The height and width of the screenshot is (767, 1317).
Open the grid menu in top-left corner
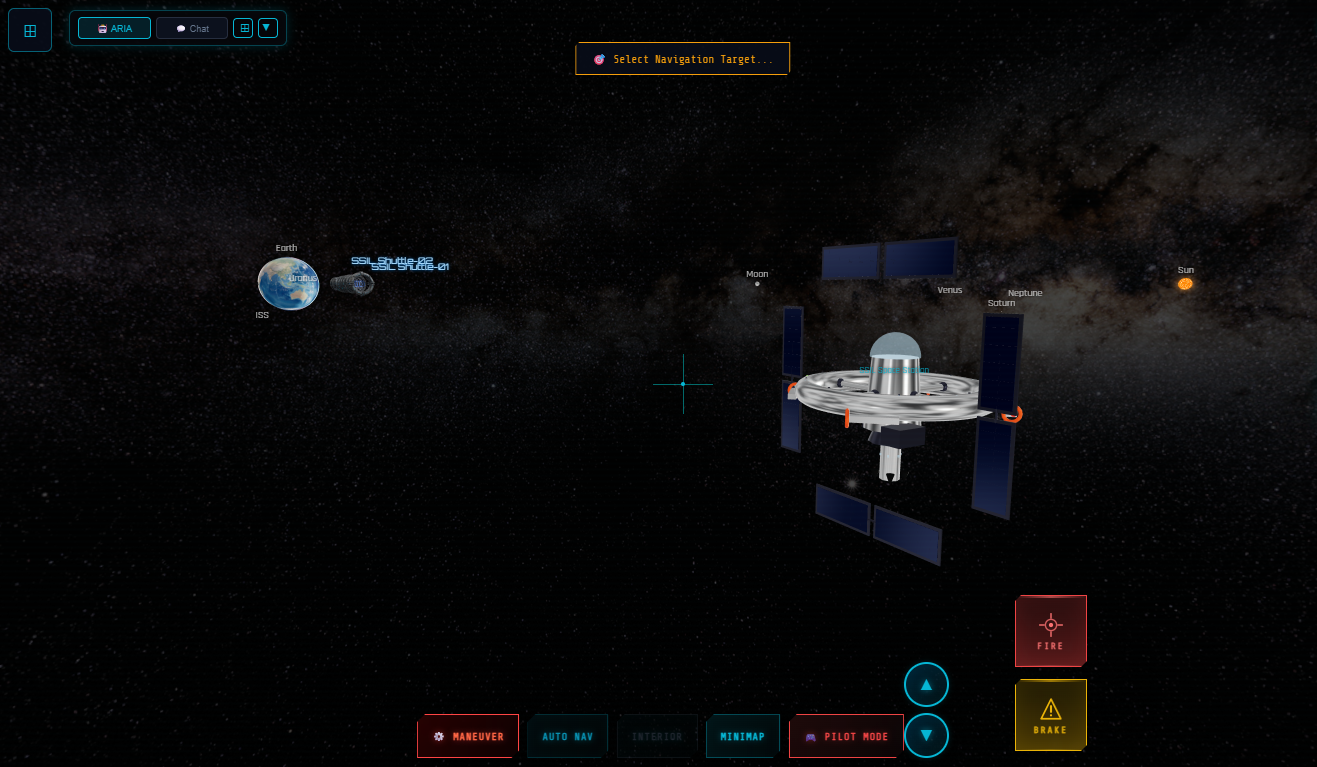point(30,30)
